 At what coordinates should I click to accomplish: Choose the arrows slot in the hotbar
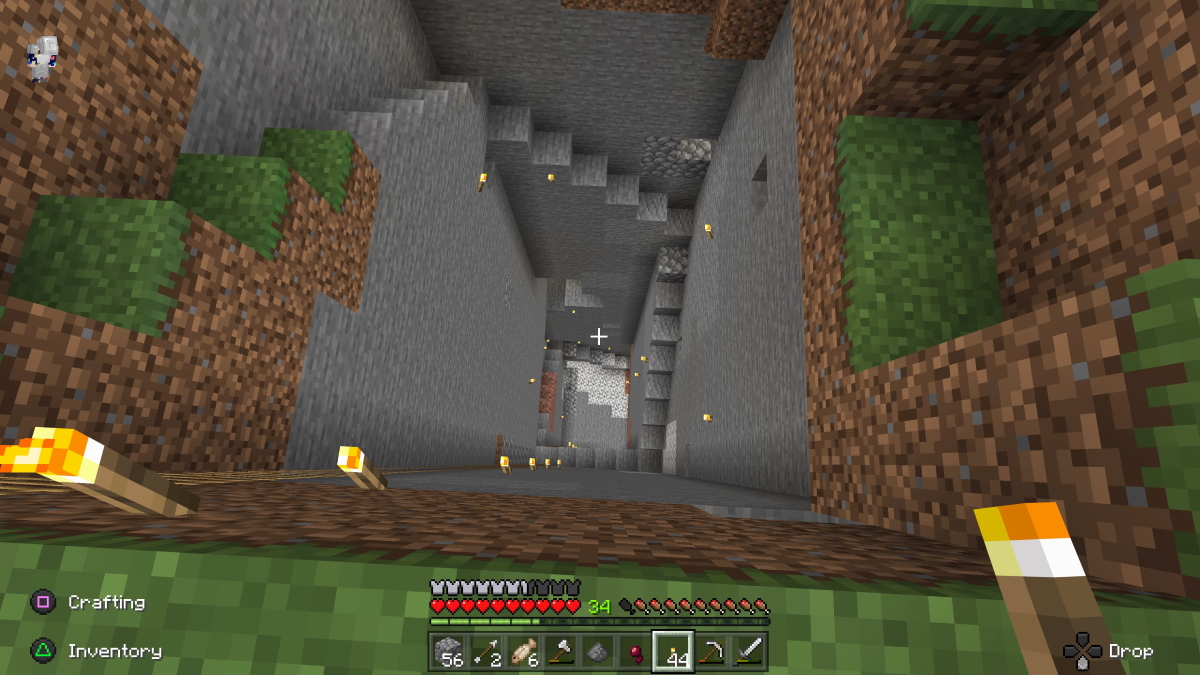tap(486, 652)
